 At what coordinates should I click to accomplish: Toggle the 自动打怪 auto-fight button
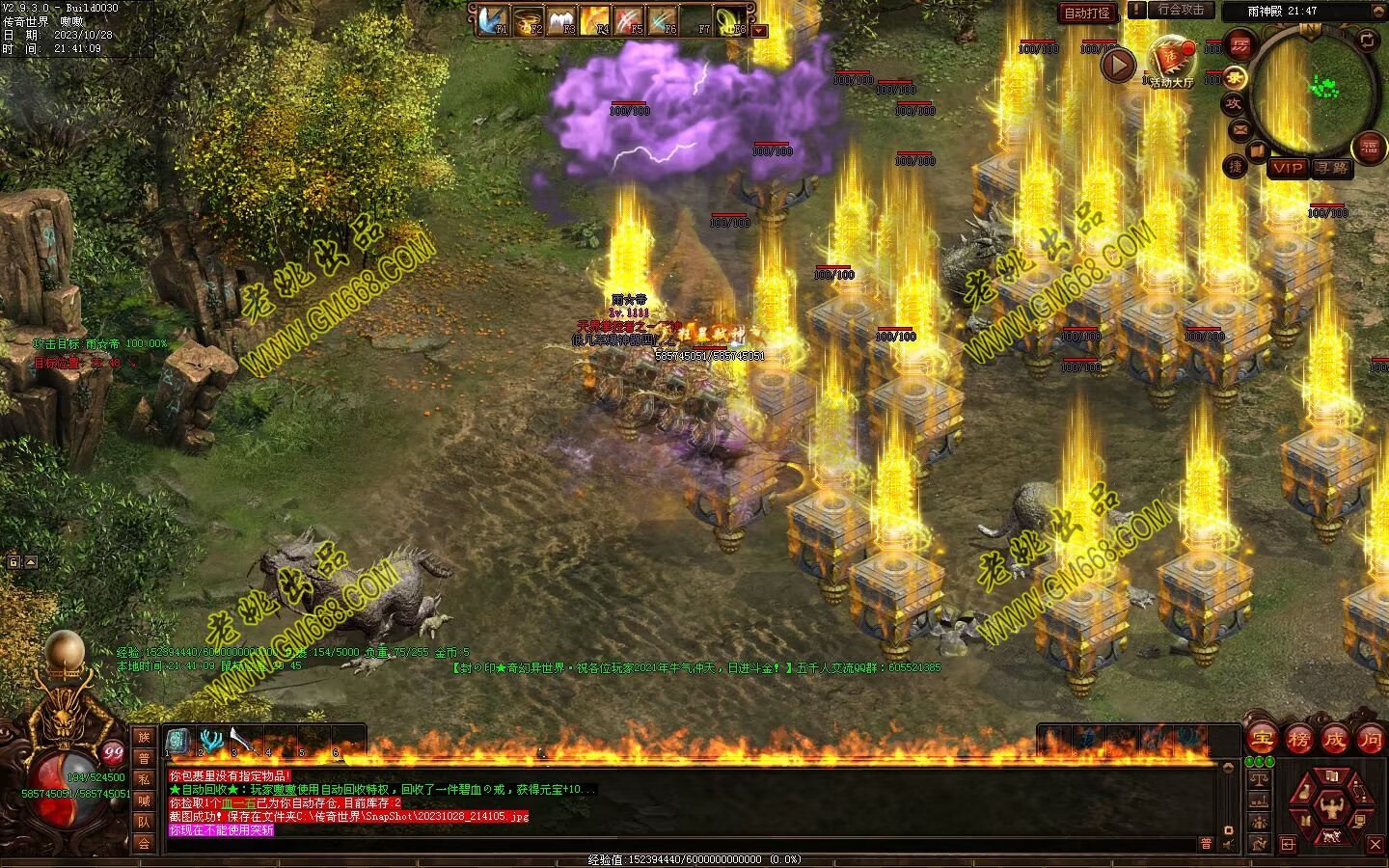(x=1087, y=14)
